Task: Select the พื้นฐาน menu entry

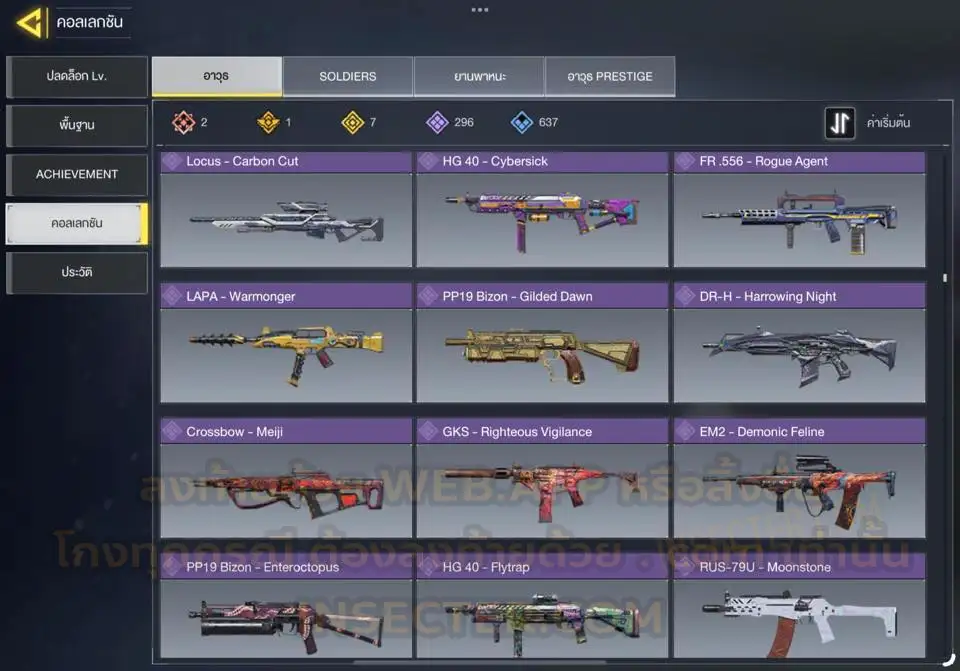Action: [77, 126]
